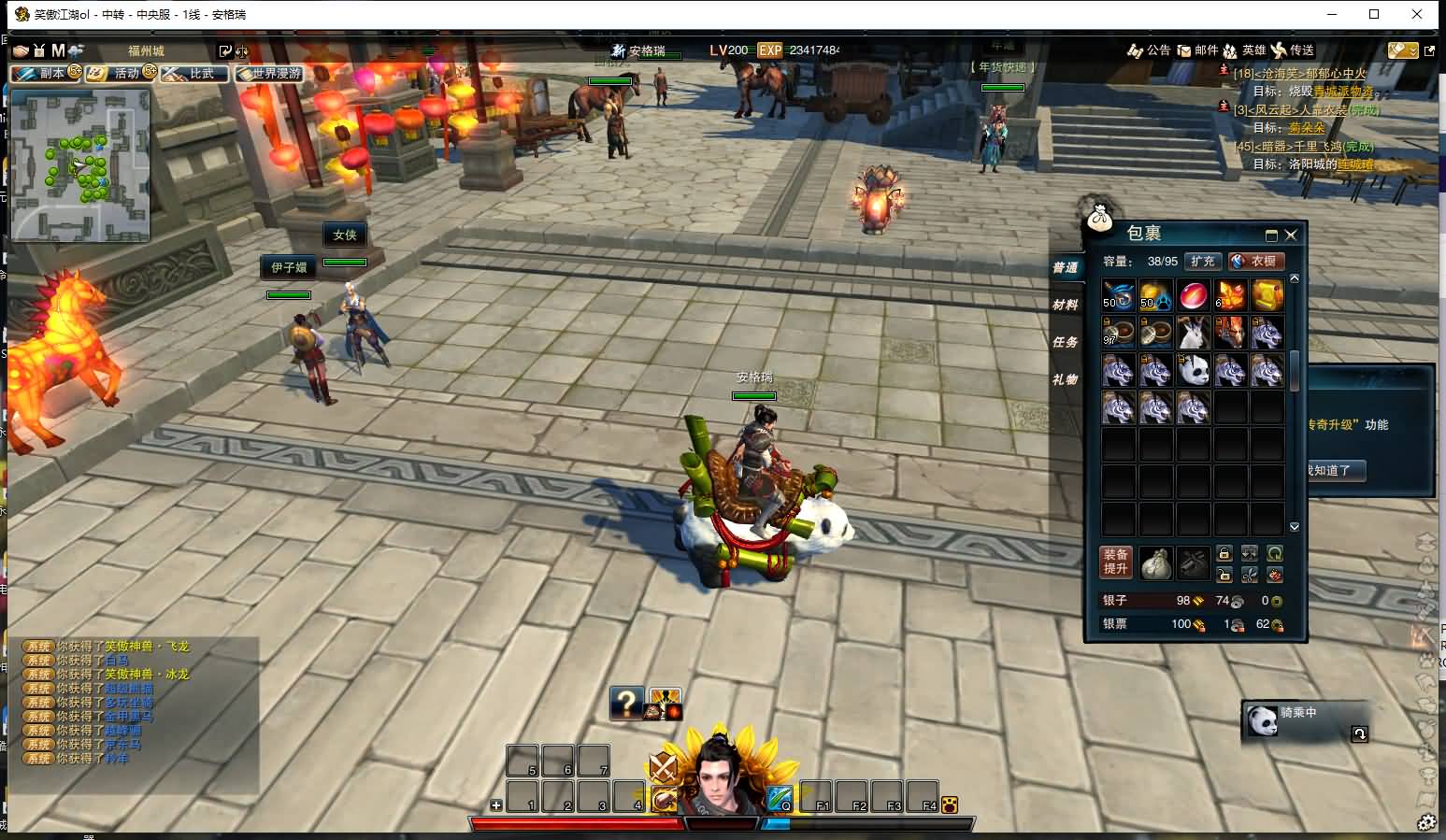The width and height of the screenshot is (1446, 840).
Task: Maximize the game window
Action: tap(1374, 14)
